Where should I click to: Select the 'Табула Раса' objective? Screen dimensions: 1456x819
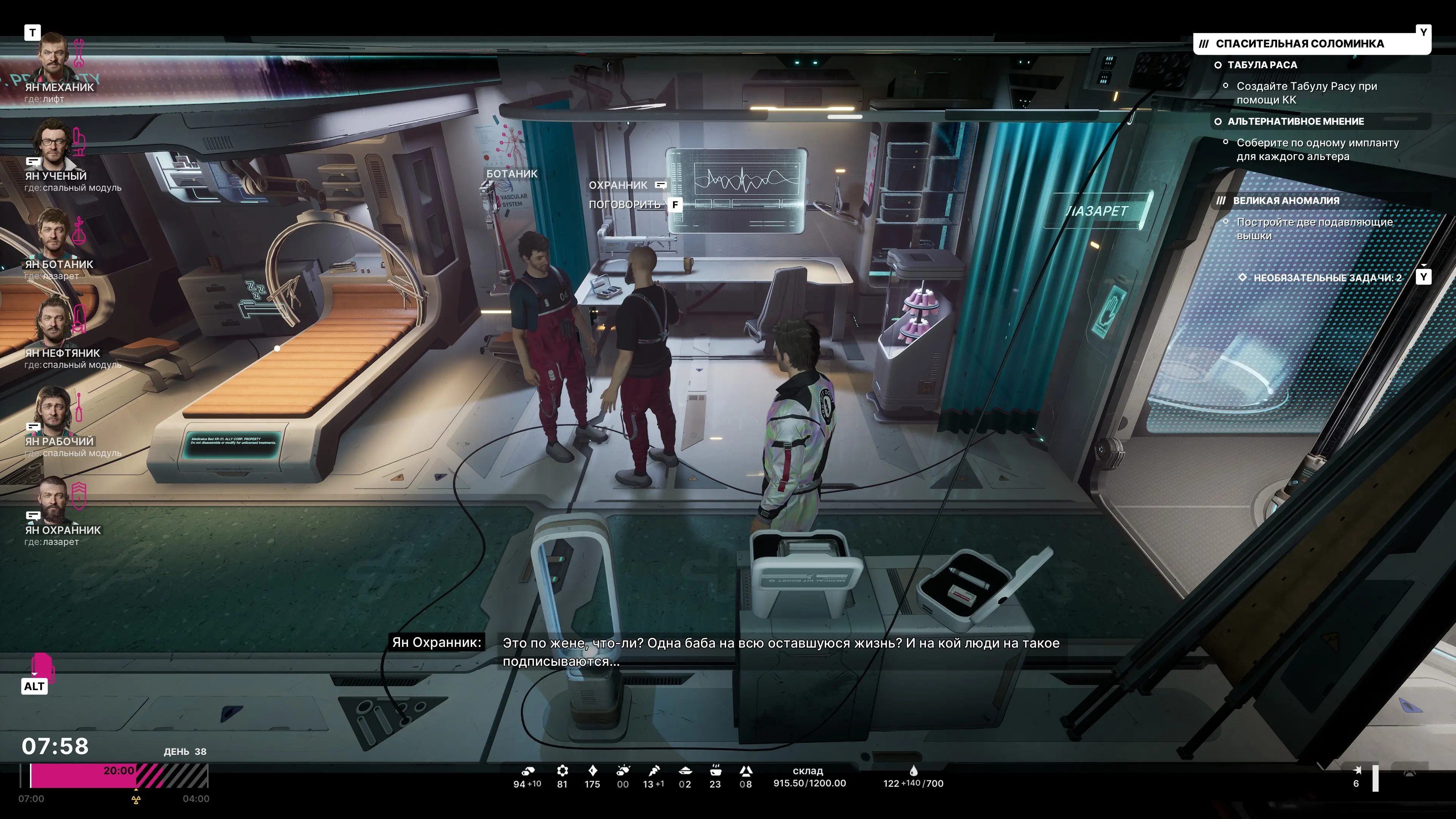1261,65
